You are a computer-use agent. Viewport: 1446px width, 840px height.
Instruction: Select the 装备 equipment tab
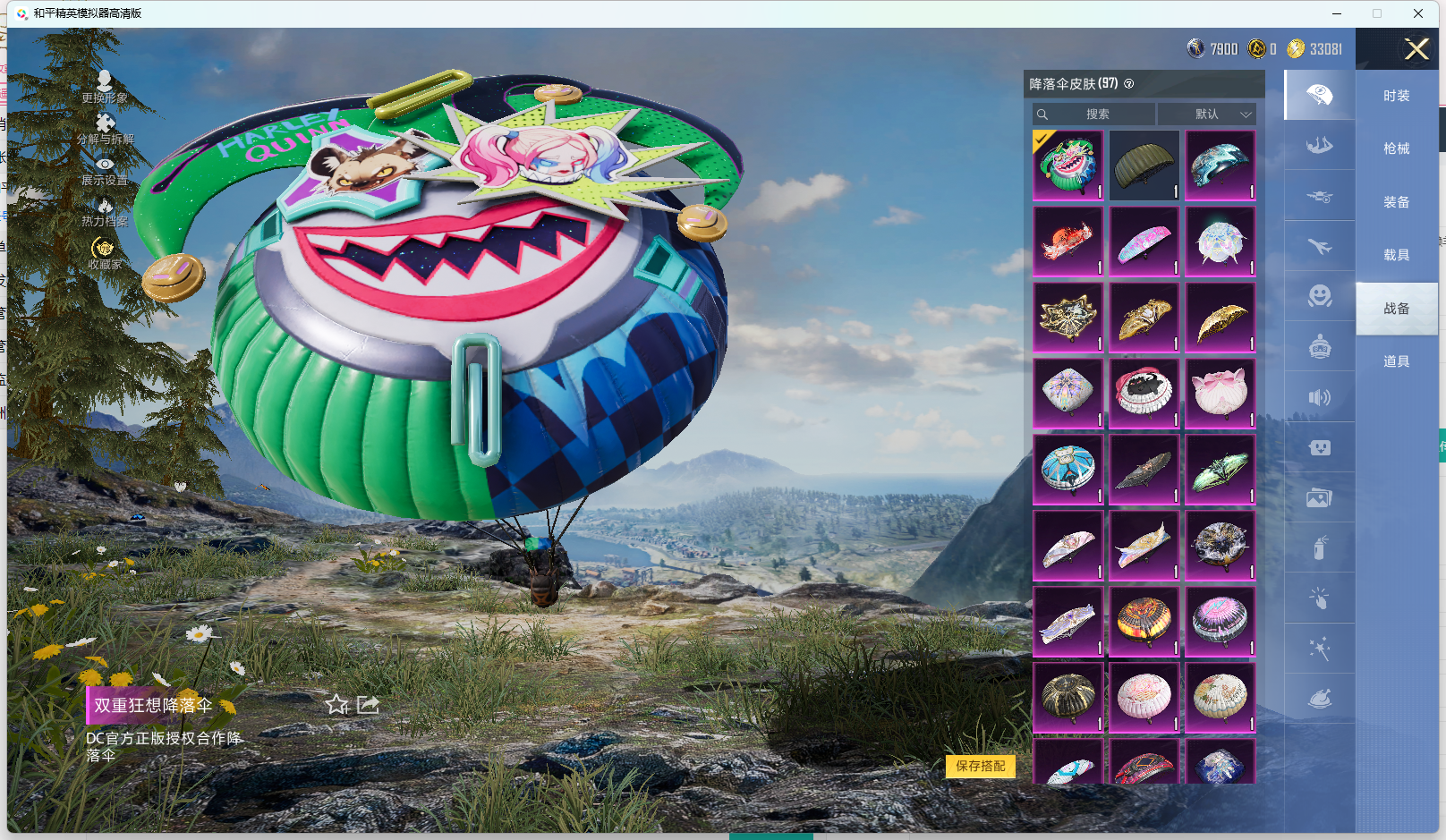(1396, 202)
